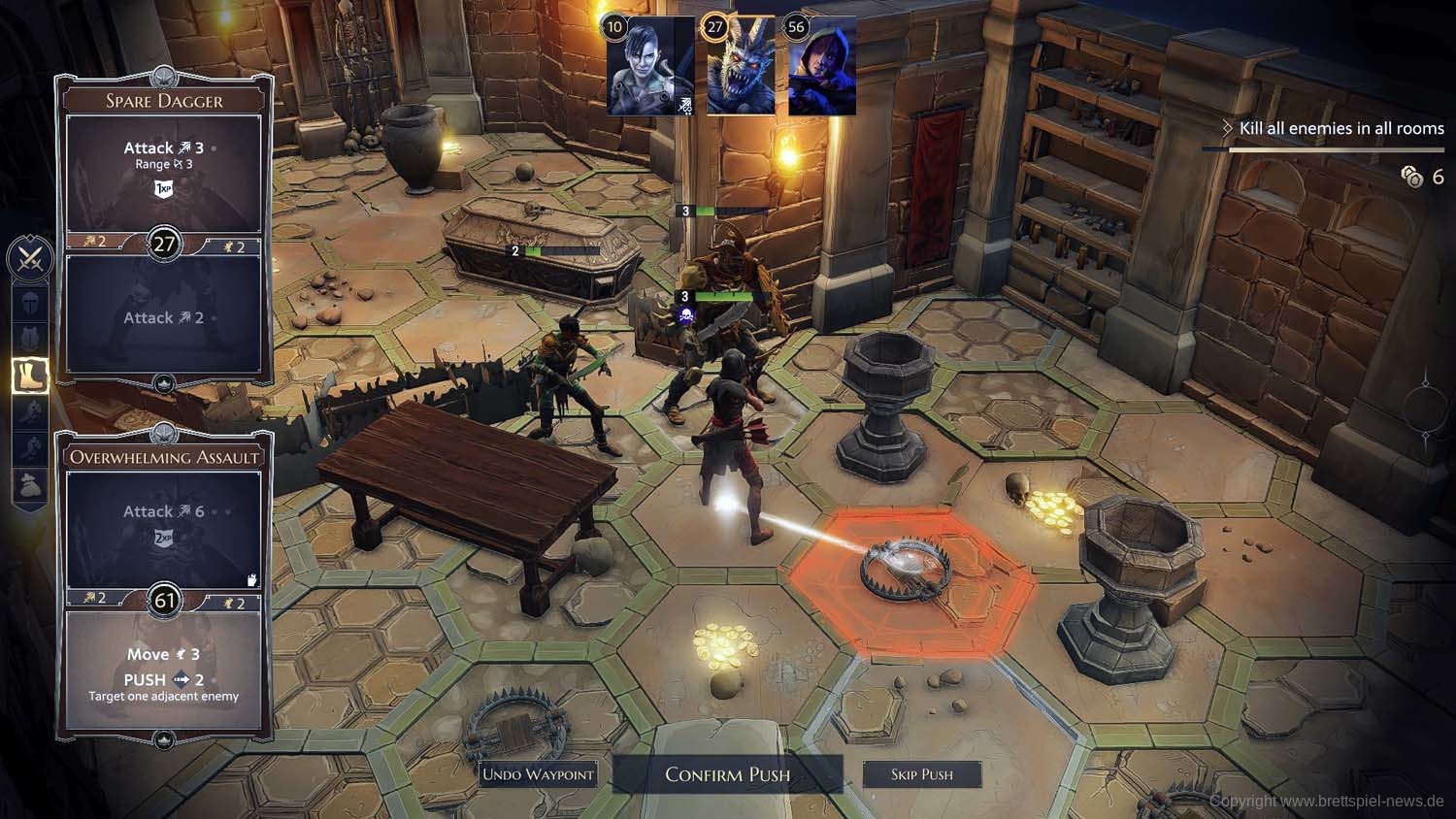Confirm the push action

pos(727,774)
